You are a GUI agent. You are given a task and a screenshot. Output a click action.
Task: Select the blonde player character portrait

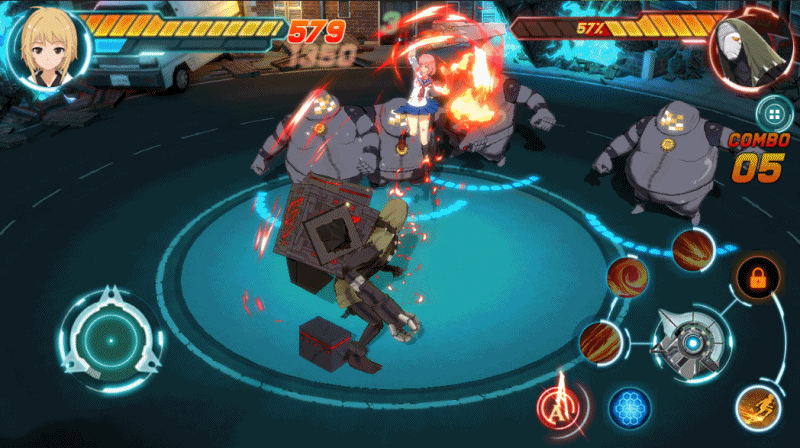tap(49, 45)
